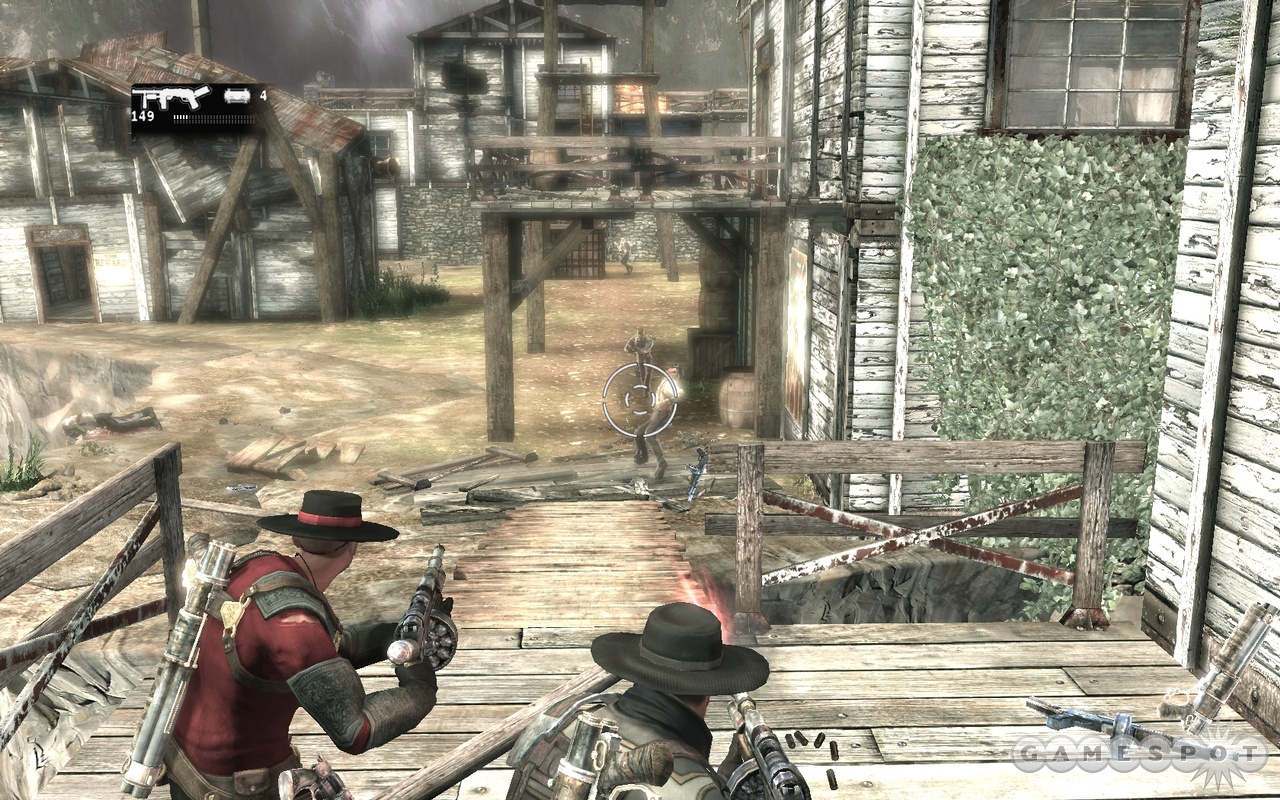This screenshot has width=1280, height=800.
Task: Click the grenade icon in the weapon HUD
Action: point(238,96)
